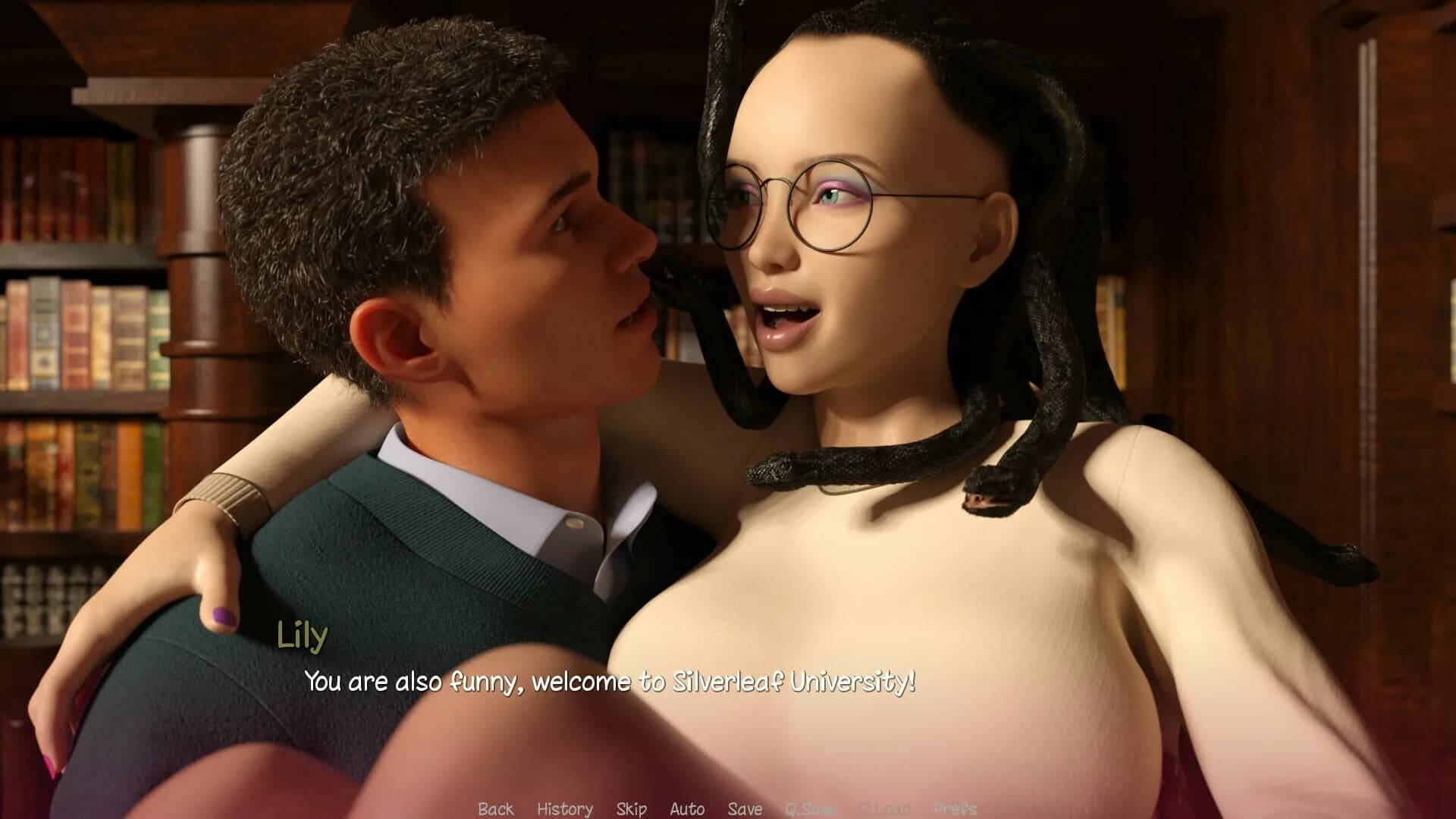Screen dimensions: 1456x819
Task: Click the scene to continue the story
Action: coord(728,379)
